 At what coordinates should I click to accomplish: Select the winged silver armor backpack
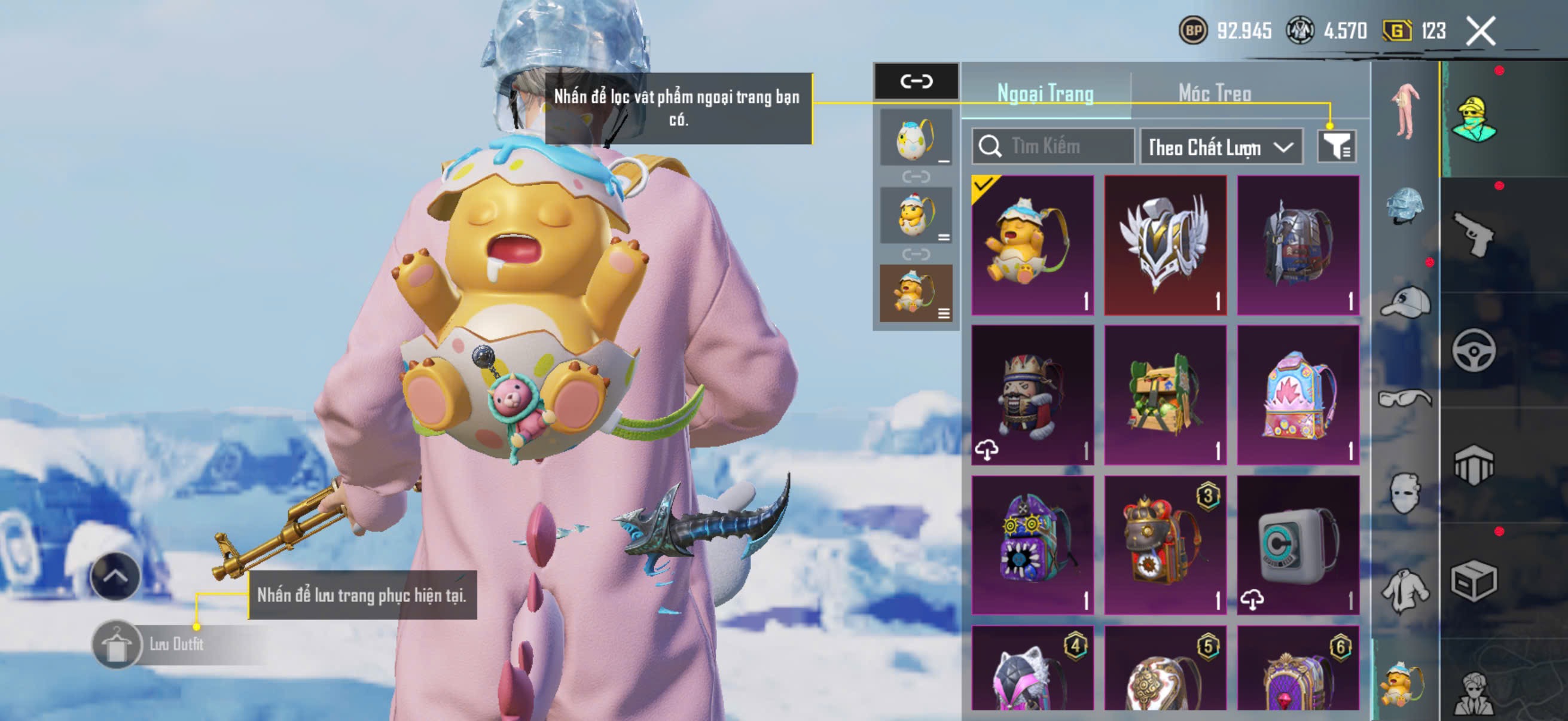pos(1165,245)
